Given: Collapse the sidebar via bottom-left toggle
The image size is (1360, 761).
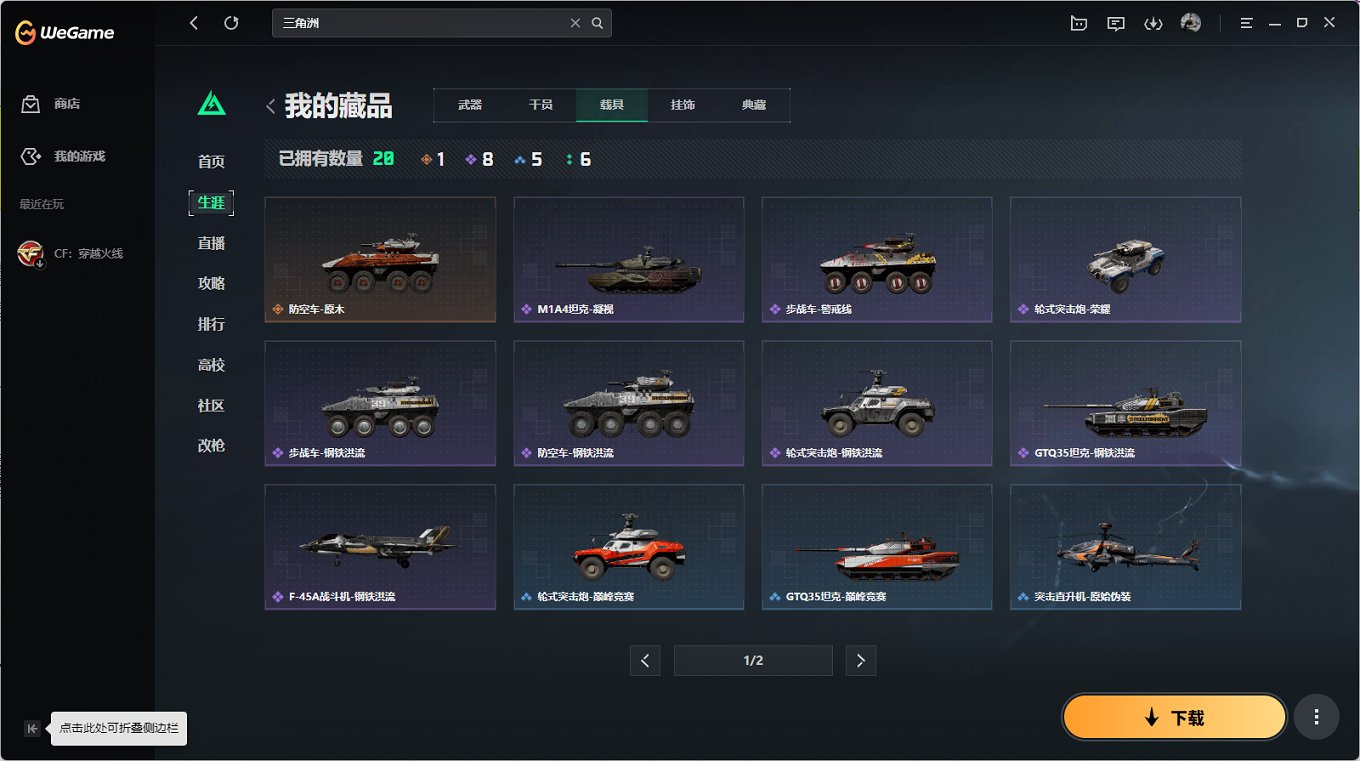Looking at the screenshot, I should point(32,728).
